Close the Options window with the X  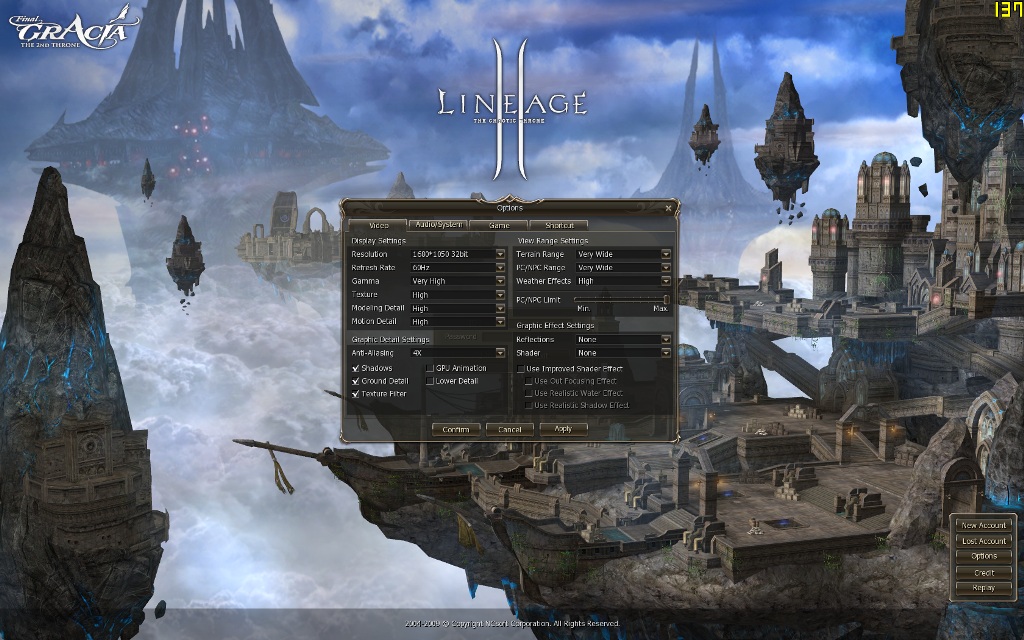tap(668, 208)
